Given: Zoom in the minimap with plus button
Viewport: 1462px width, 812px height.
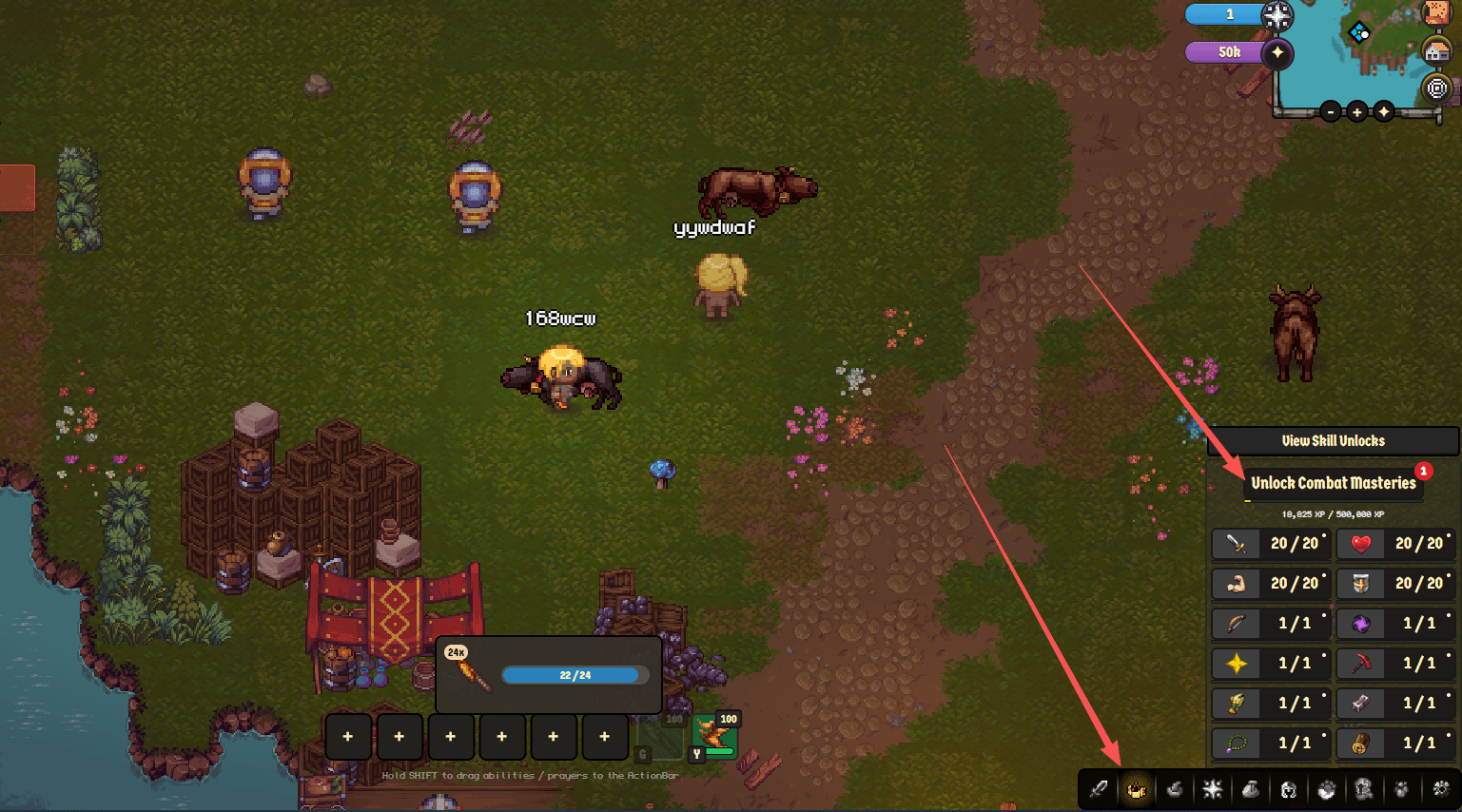Looking at the screenshot, I should [1357, 112].
